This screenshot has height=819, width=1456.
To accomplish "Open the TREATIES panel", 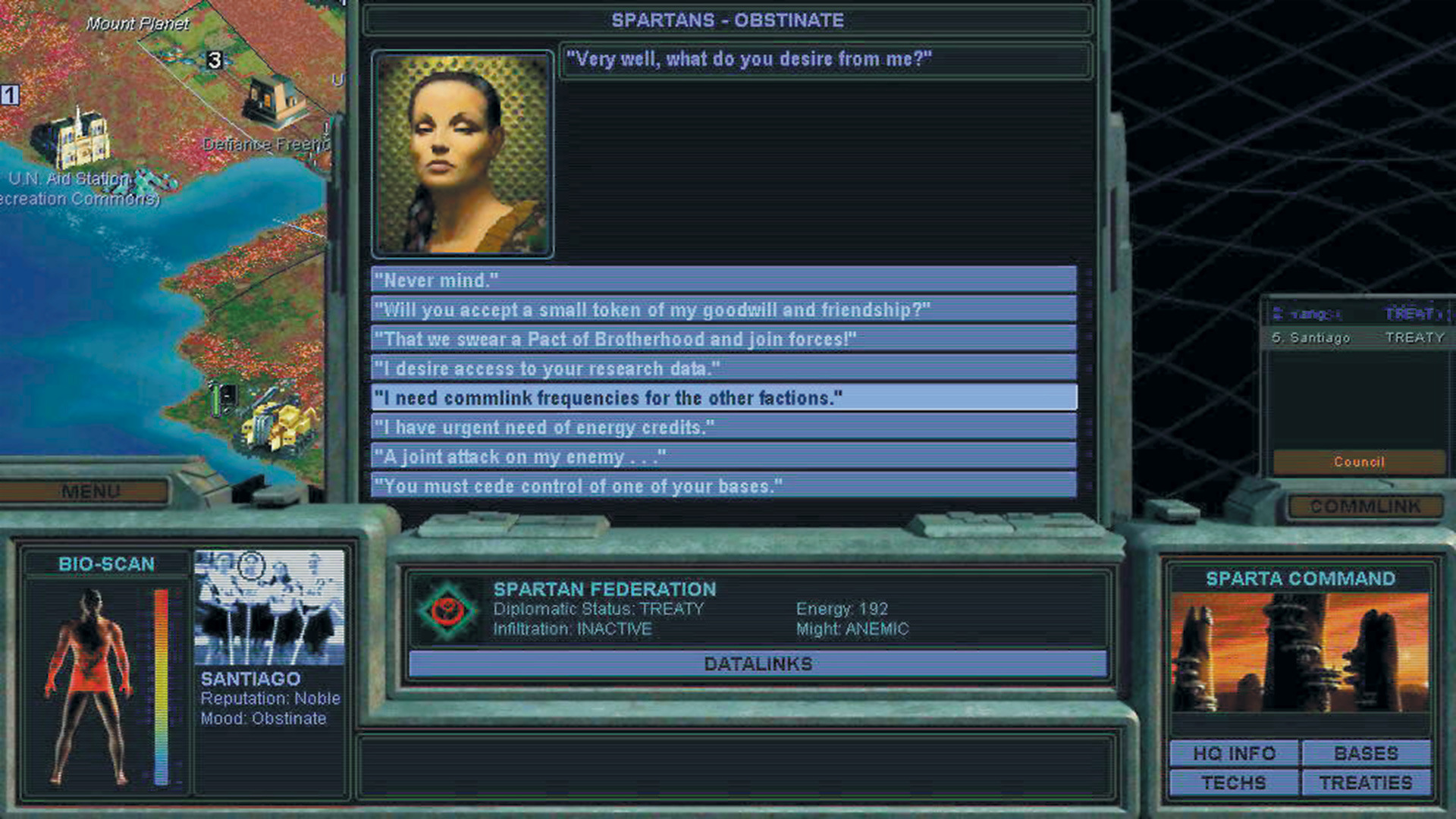I will pos(1365,782).
